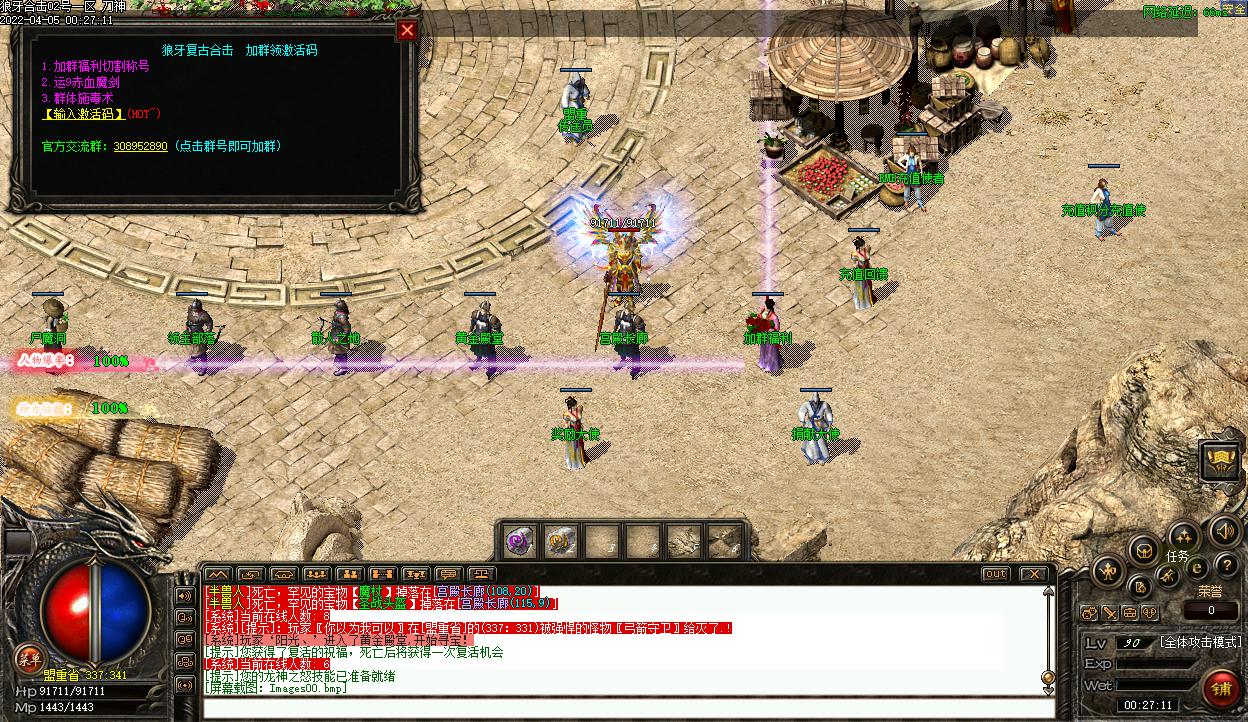Close the chat window with X
1248x722 pixels.
coord(1033,574)
